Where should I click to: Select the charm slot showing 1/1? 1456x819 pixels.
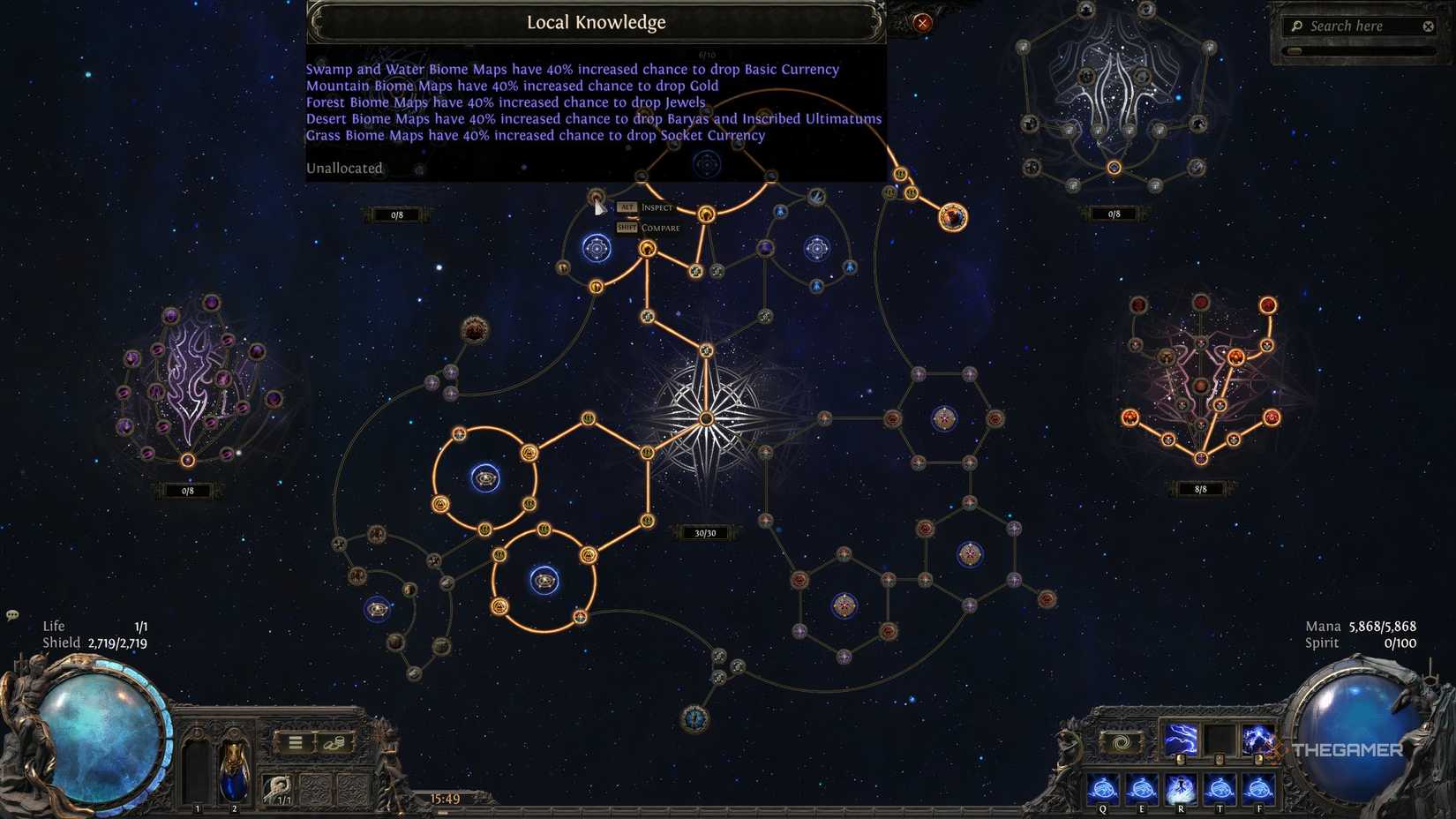click(278, 788)
